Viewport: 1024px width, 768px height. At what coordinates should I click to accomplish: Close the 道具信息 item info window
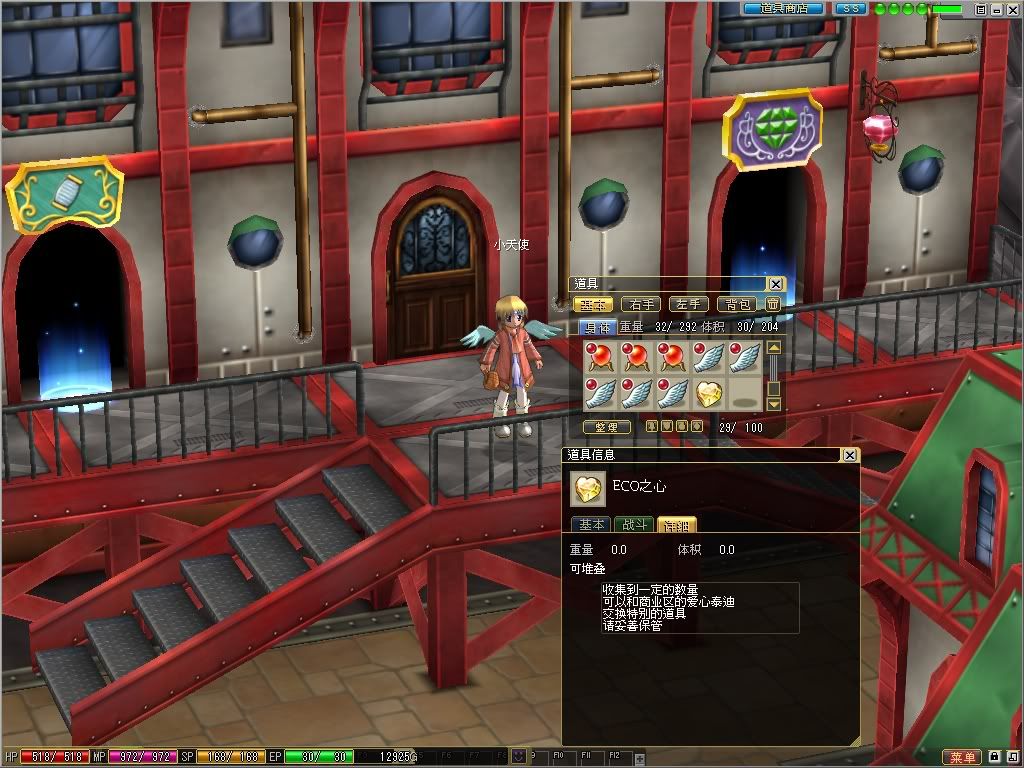(x=849, y=455)
